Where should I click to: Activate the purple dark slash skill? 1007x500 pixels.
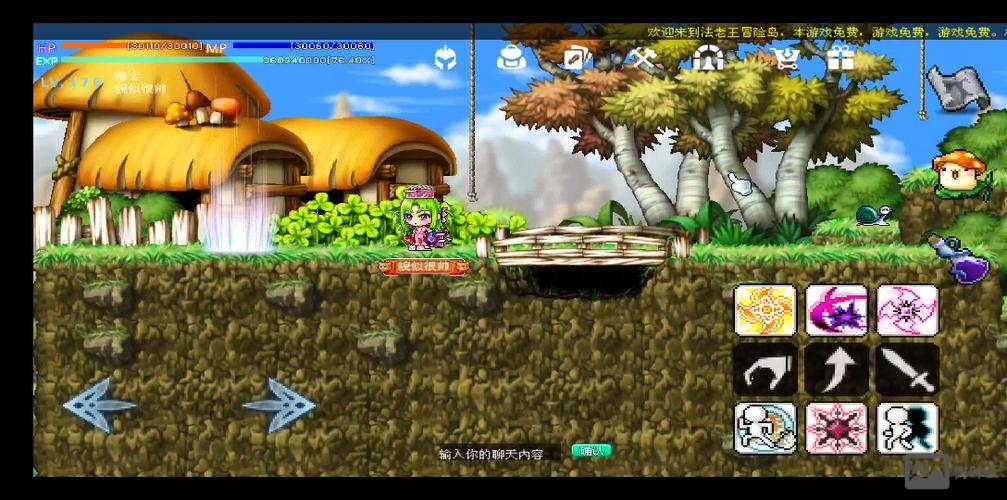point(836,310)
